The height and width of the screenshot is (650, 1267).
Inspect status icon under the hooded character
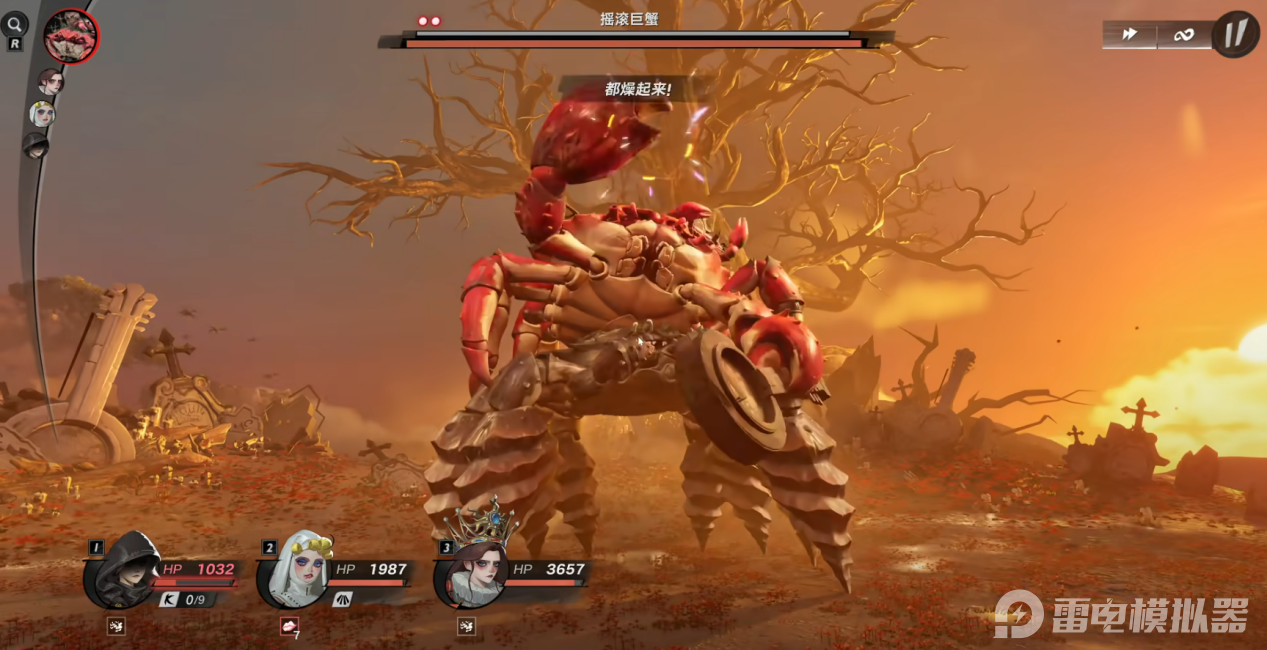[x=116, y=627]
